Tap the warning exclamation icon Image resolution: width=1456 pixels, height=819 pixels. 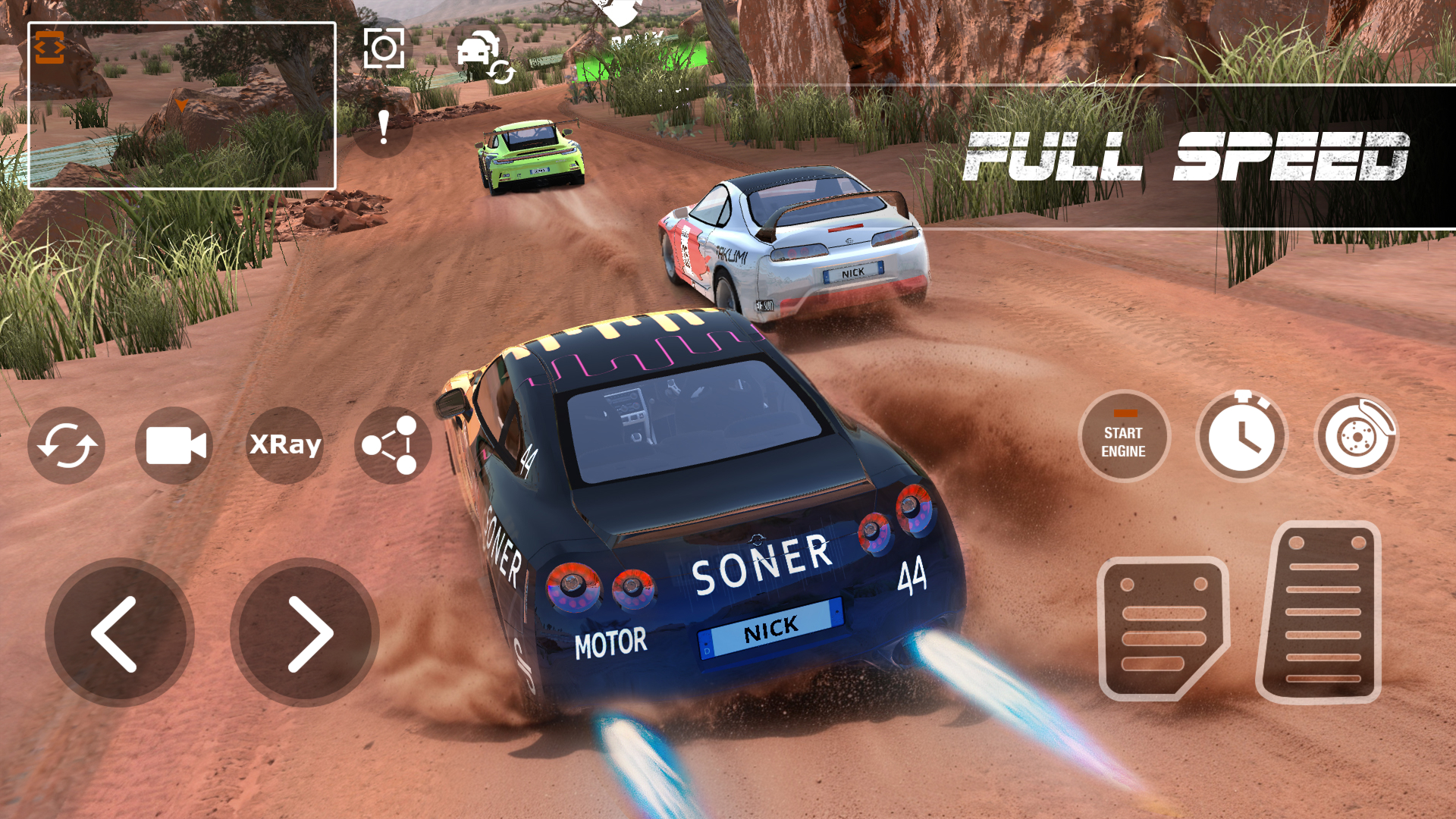click(382, 129)
